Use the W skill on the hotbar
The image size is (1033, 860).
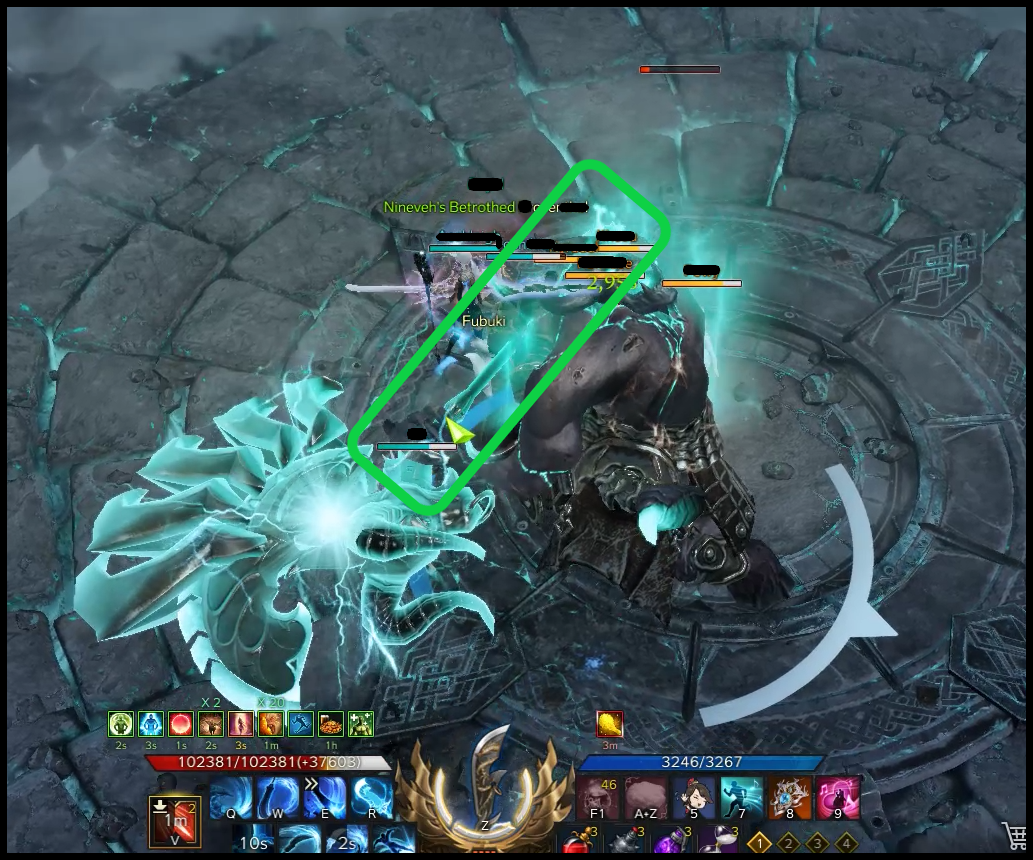278,798
